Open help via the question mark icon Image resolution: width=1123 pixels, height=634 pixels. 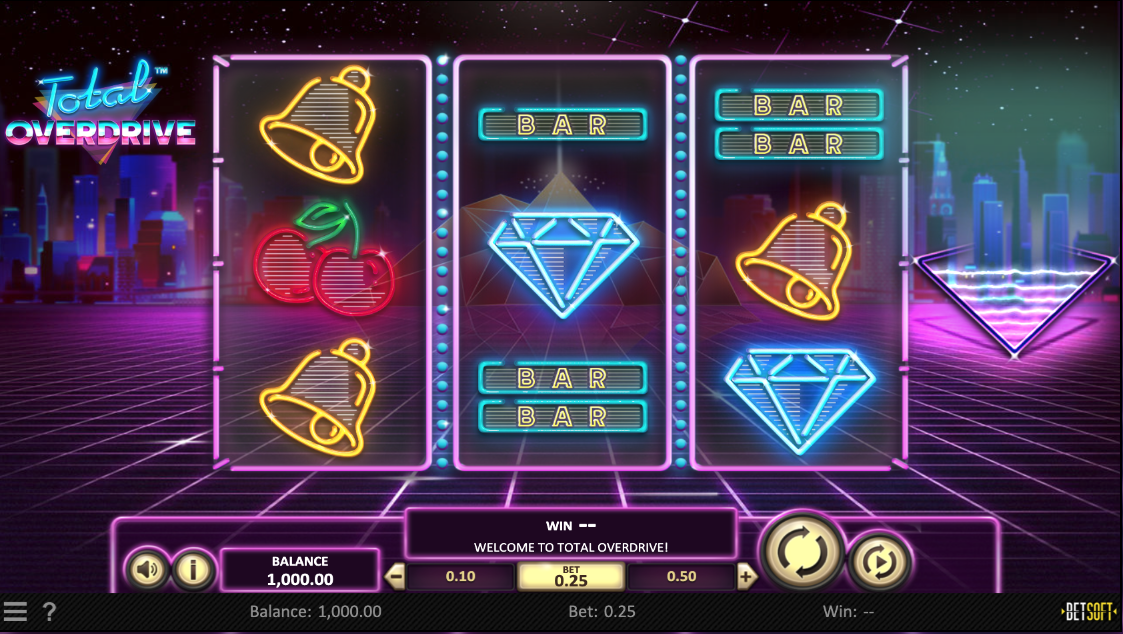pyautogui.click(x=49, y=611)
